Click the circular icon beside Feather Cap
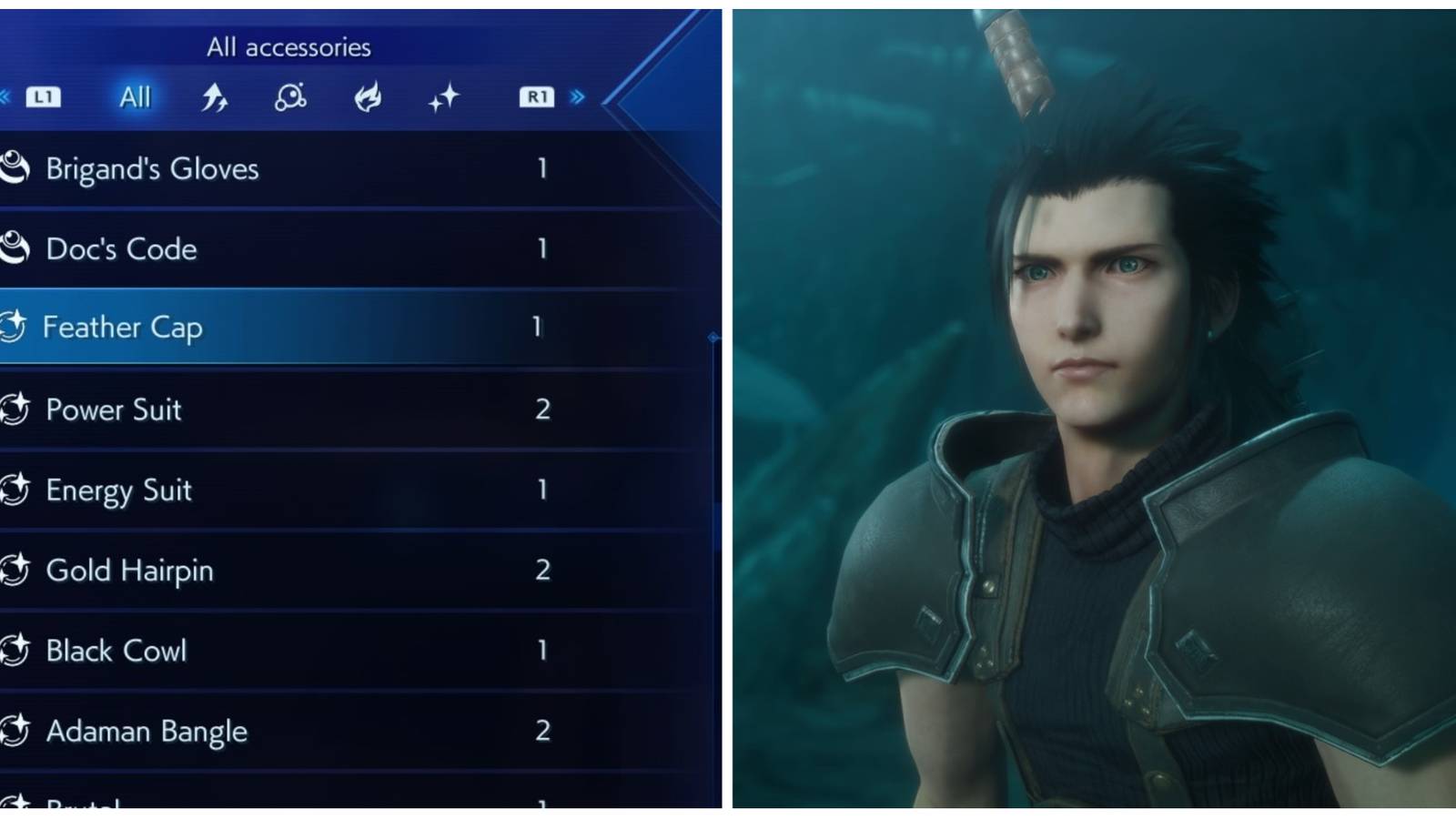1456x819 pixels. [15, 328]
